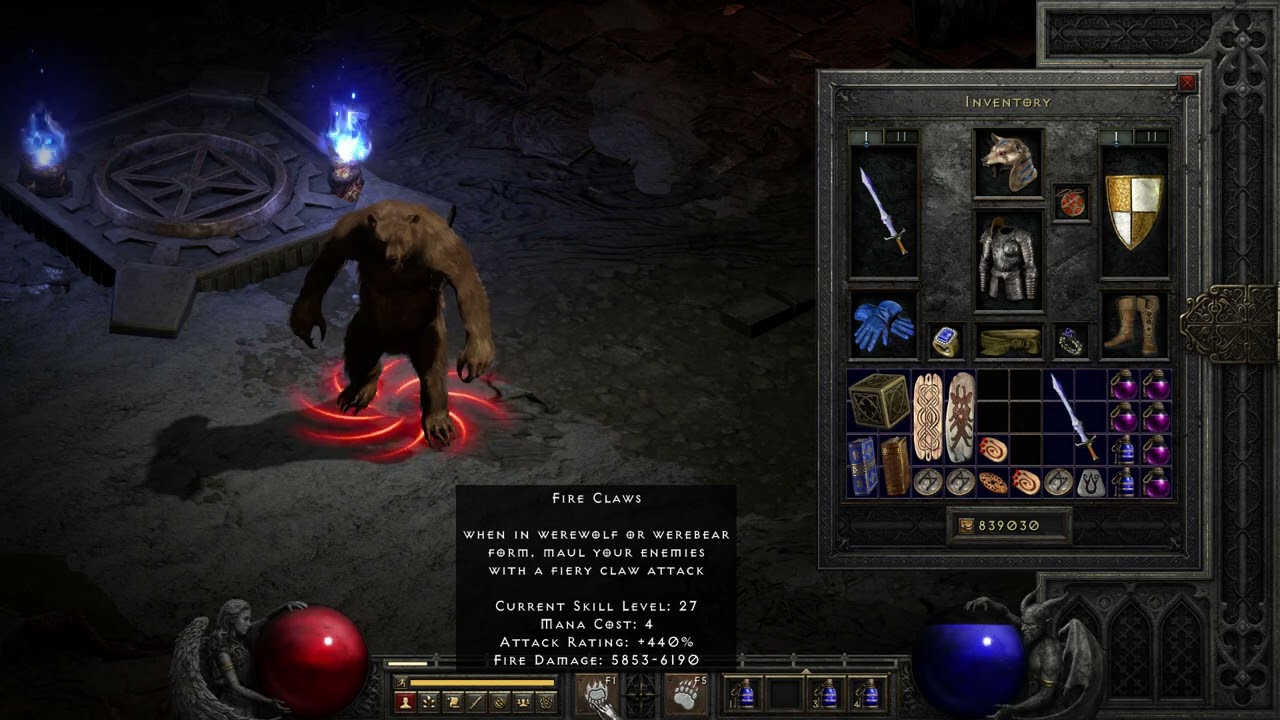1280x720 pixels.
Task: Open the character screen mini-menu button
Action: coord(406,702)
